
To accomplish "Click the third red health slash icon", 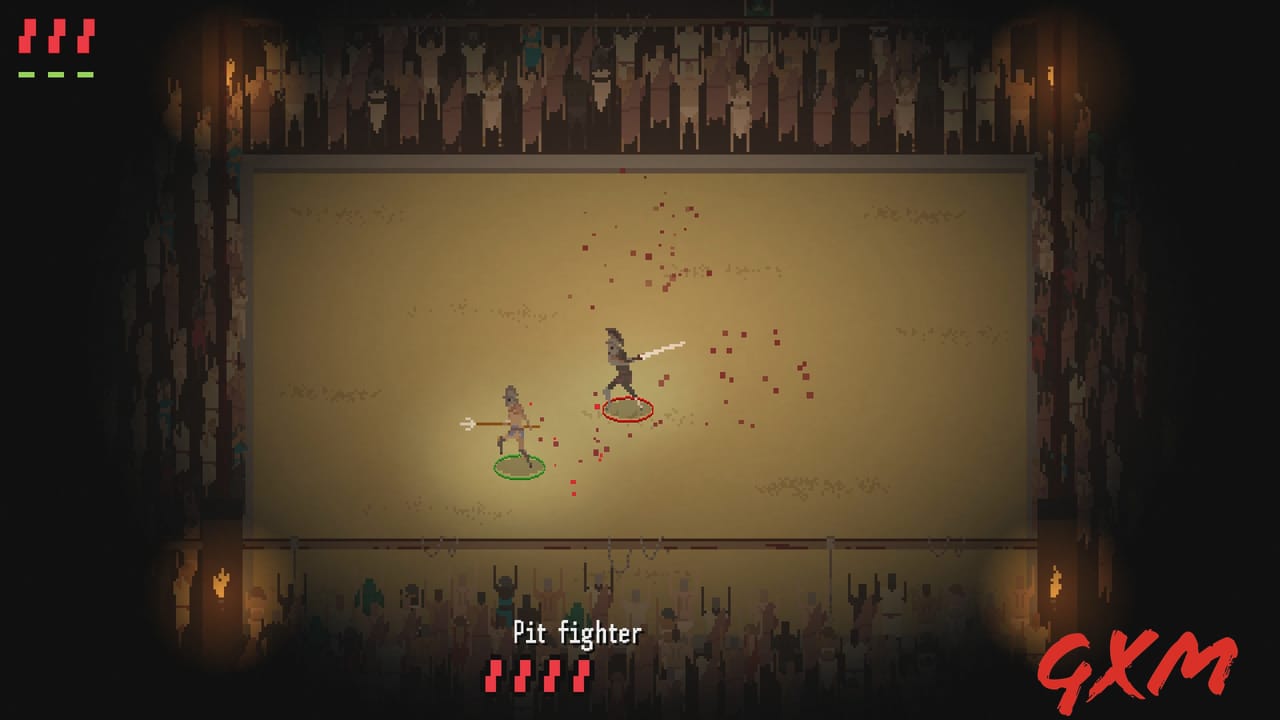I will tap(85, 36).
